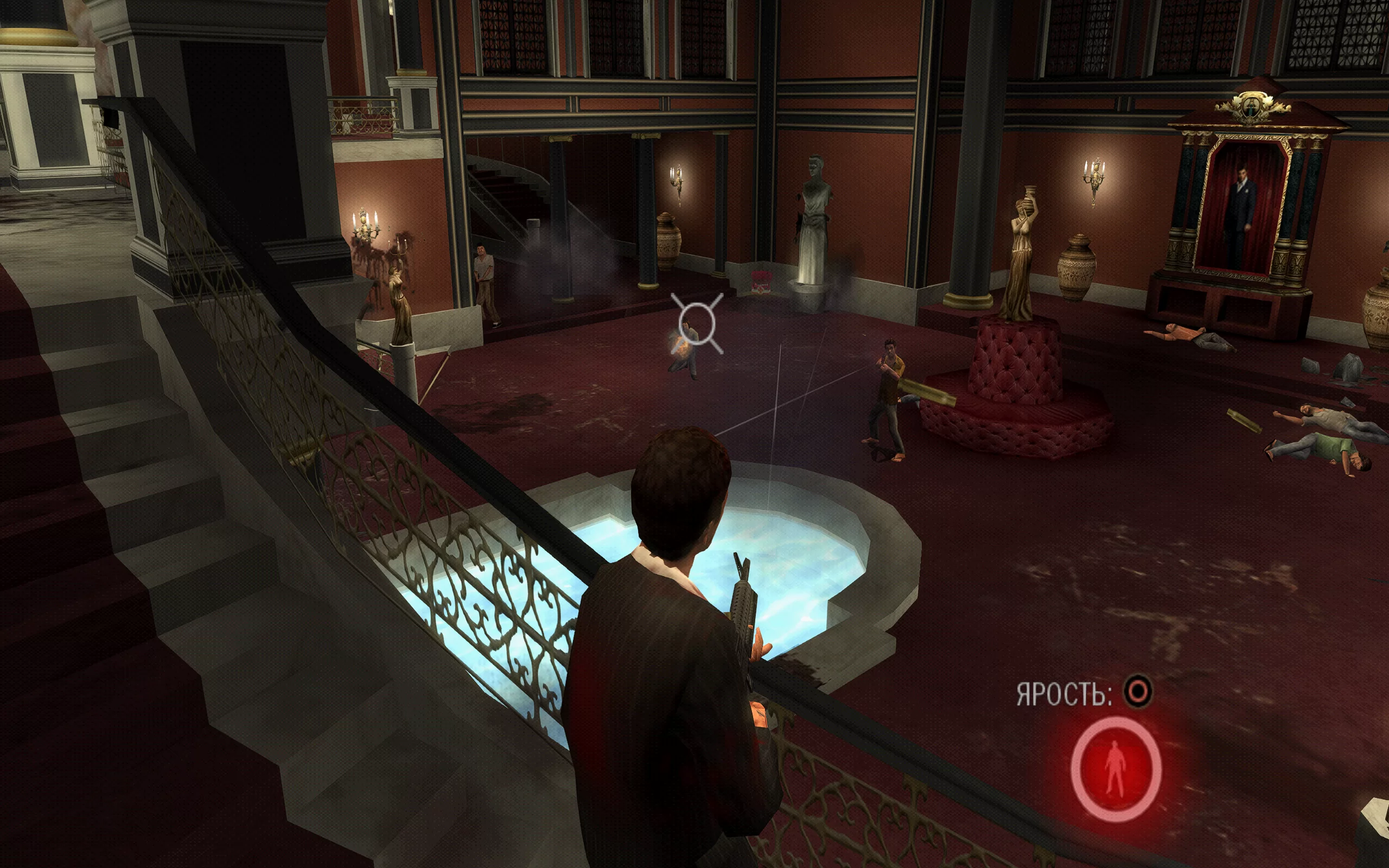Activate the red rage silhouette icon
This screenshot has width=1389, height=868.
click(x=1115, y=769)
